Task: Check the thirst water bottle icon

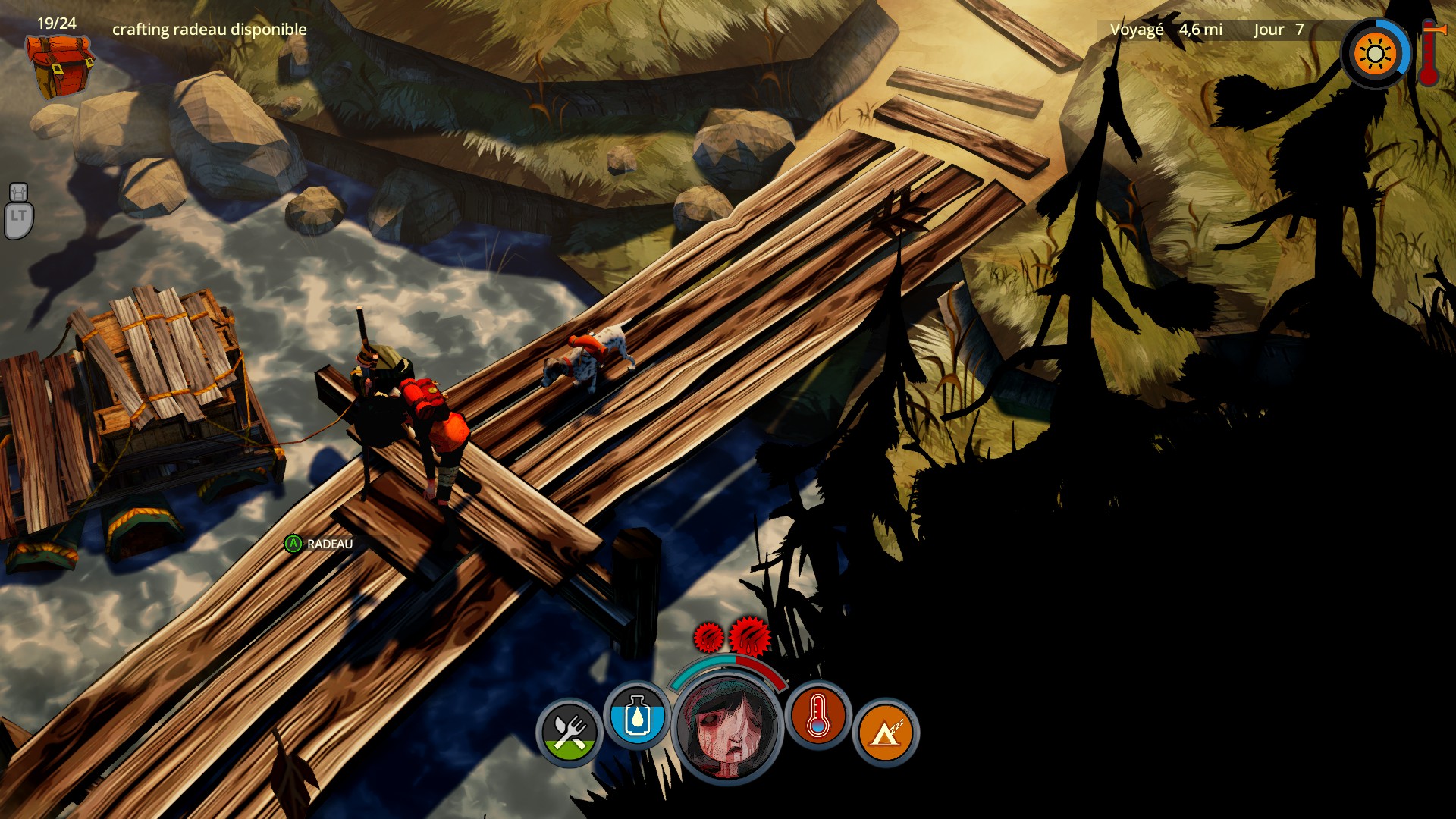Action: point(637,716)
